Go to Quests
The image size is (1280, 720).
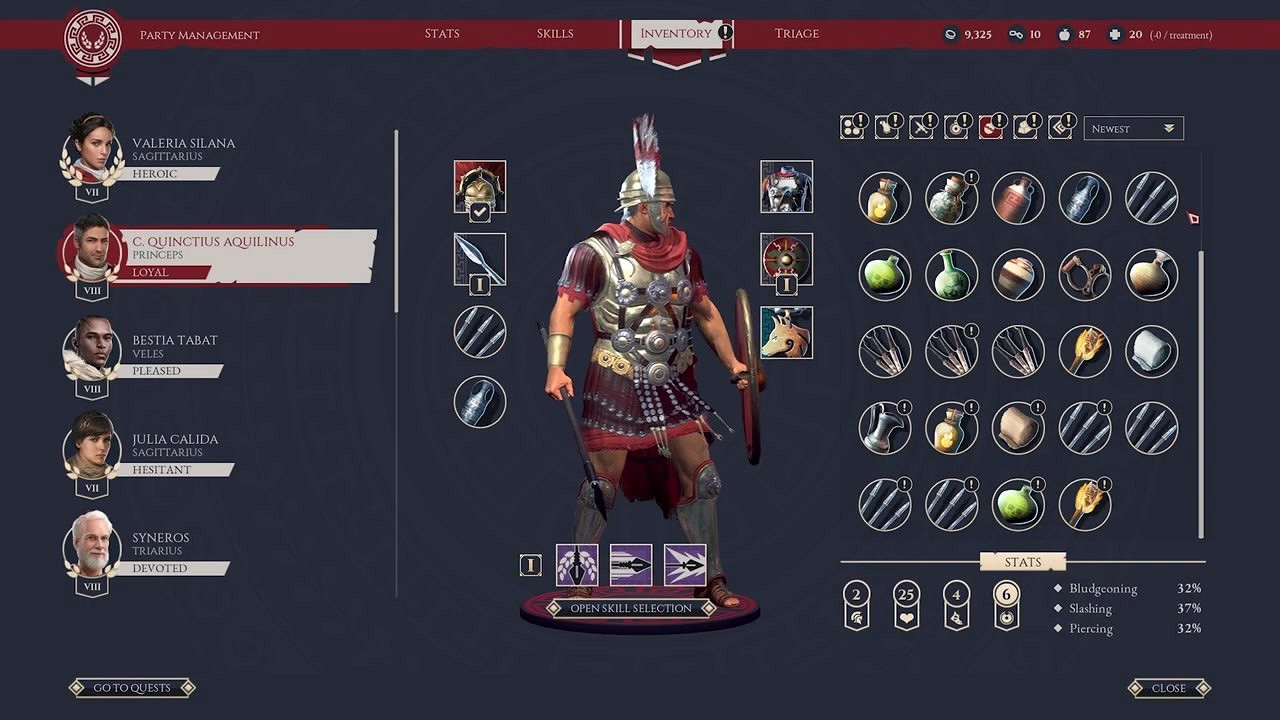132,688
